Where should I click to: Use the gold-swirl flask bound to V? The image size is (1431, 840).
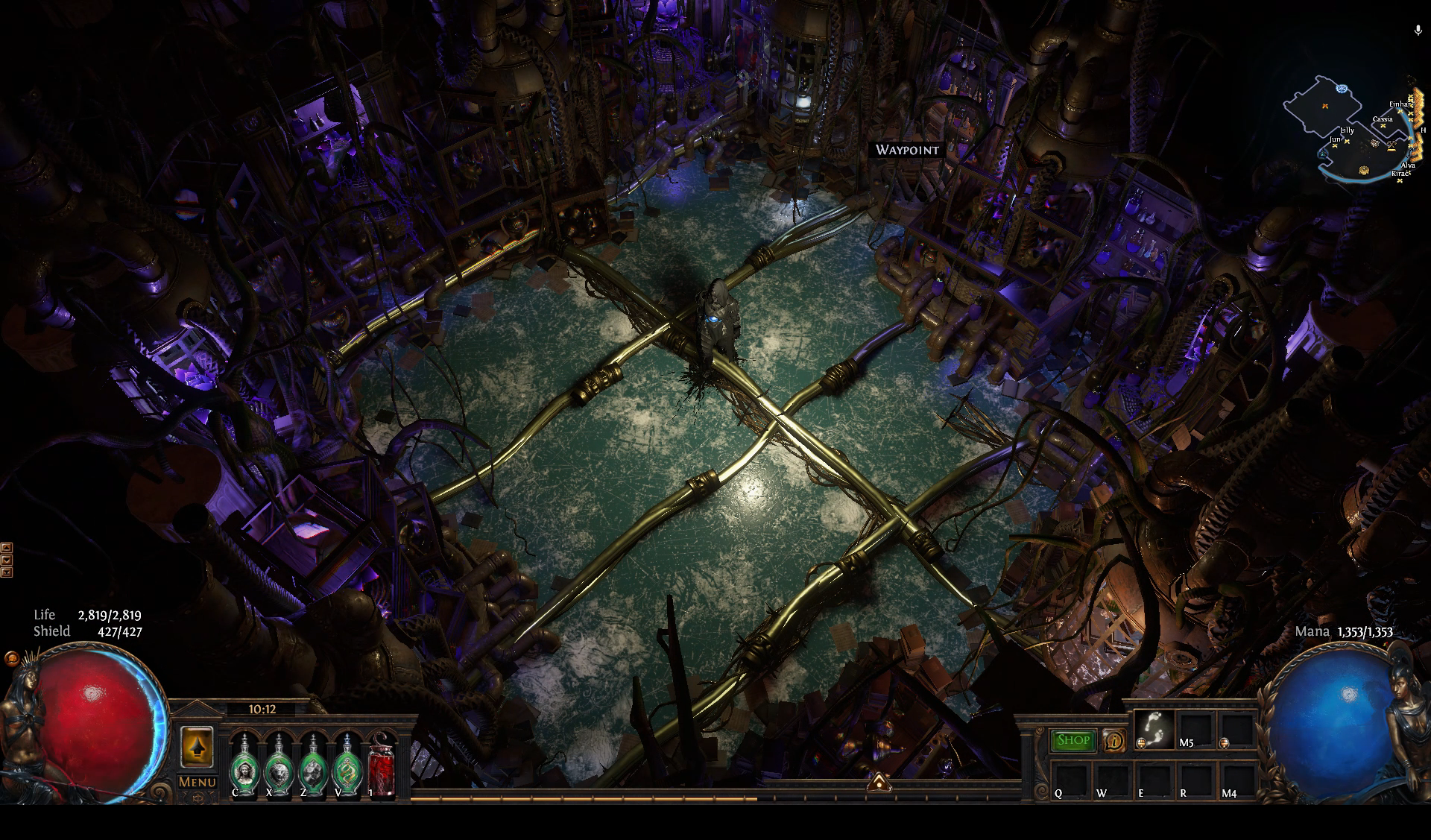pos(347,764)
